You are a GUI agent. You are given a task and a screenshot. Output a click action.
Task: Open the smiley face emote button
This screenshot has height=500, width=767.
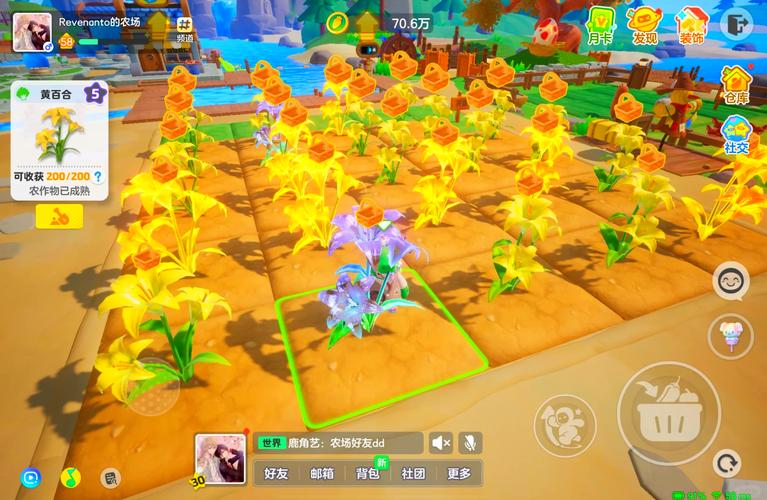[731, 281]
